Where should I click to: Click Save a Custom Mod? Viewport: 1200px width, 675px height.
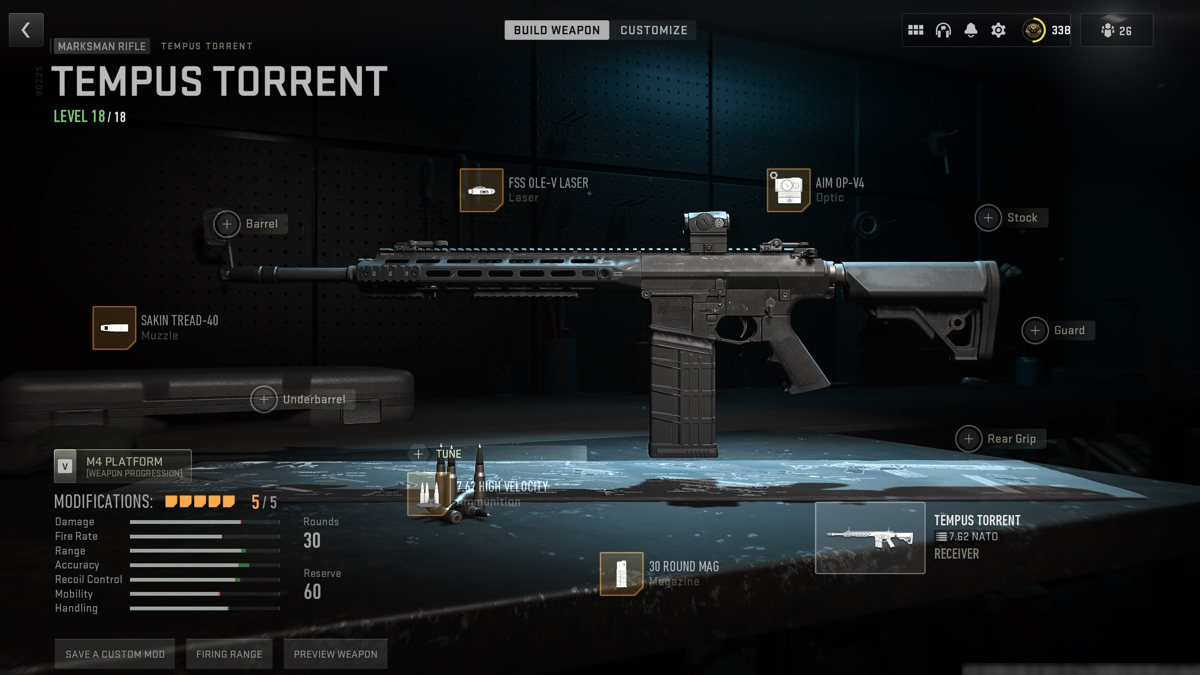[115, 654]
